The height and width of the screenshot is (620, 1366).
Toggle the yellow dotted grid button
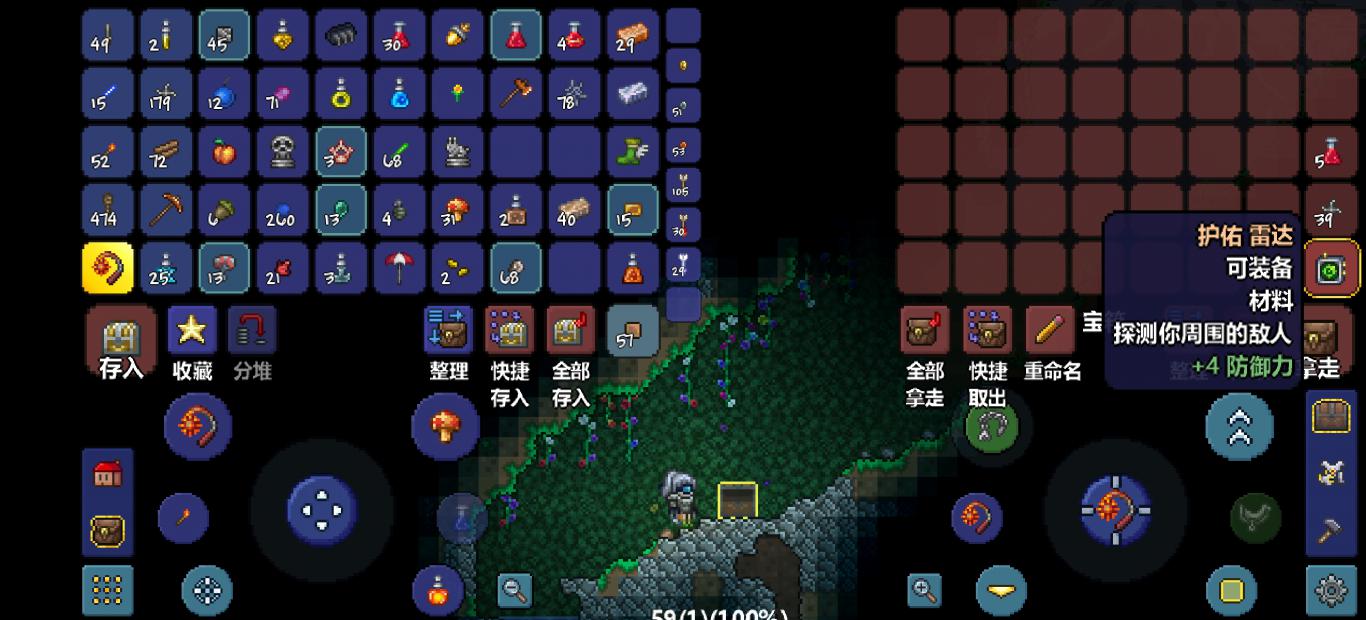click(x=107, y=590)
